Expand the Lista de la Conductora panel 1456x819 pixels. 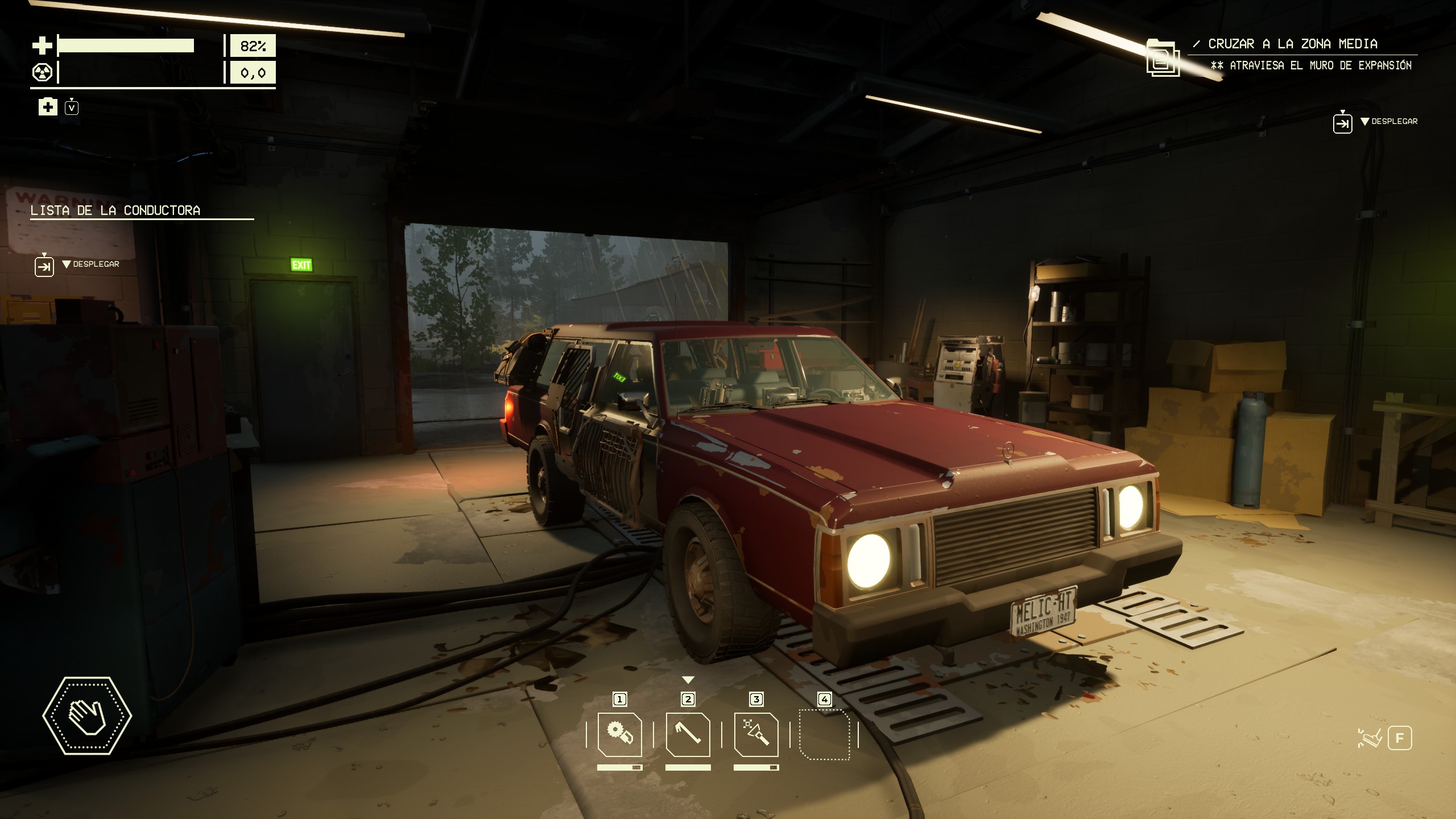pyautogui.click(x=44, y=266)
